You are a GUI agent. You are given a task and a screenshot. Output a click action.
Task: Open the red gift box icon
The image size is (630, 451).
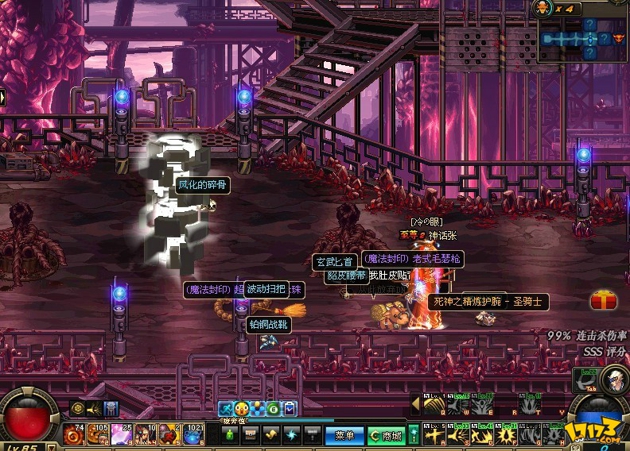point(603,300)
